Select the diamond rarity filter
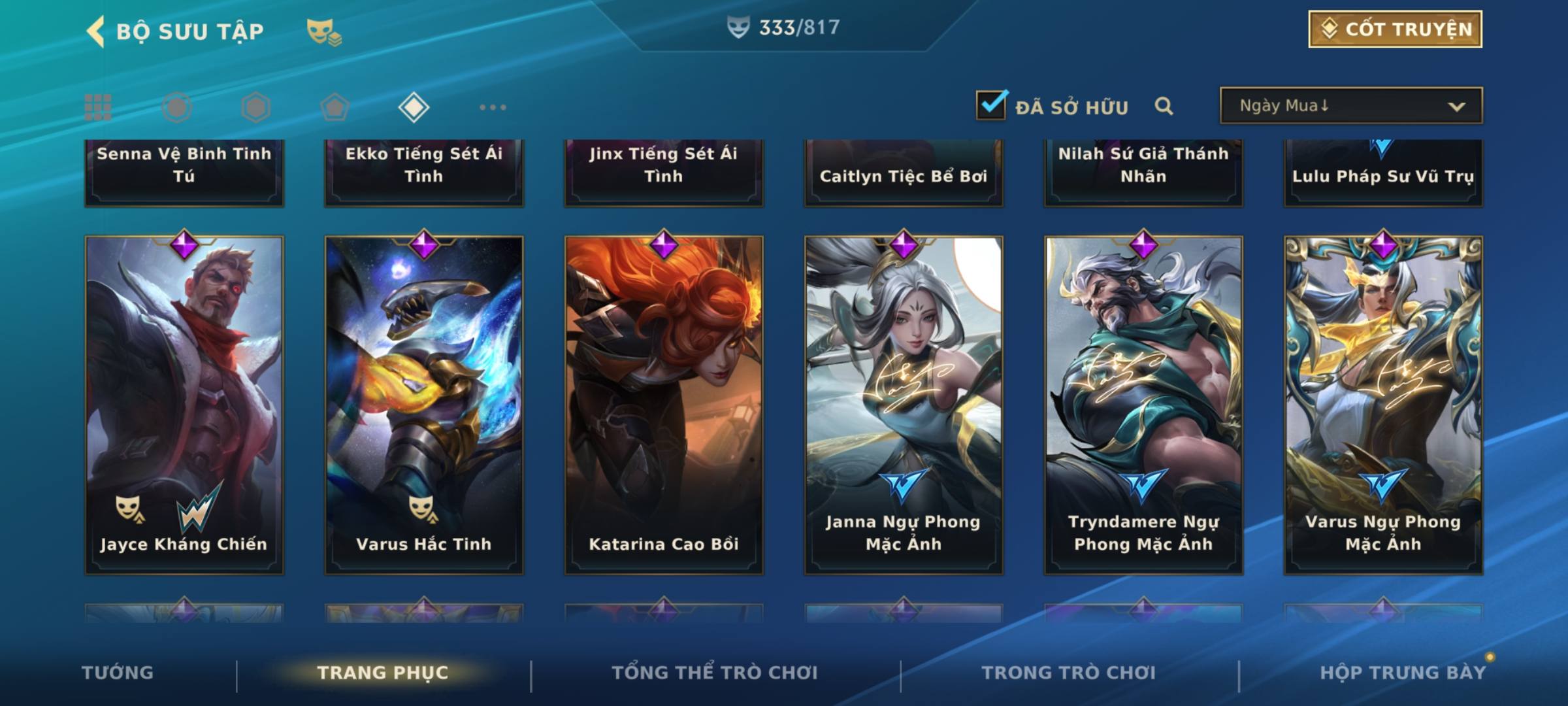 [x=414, y=107]
